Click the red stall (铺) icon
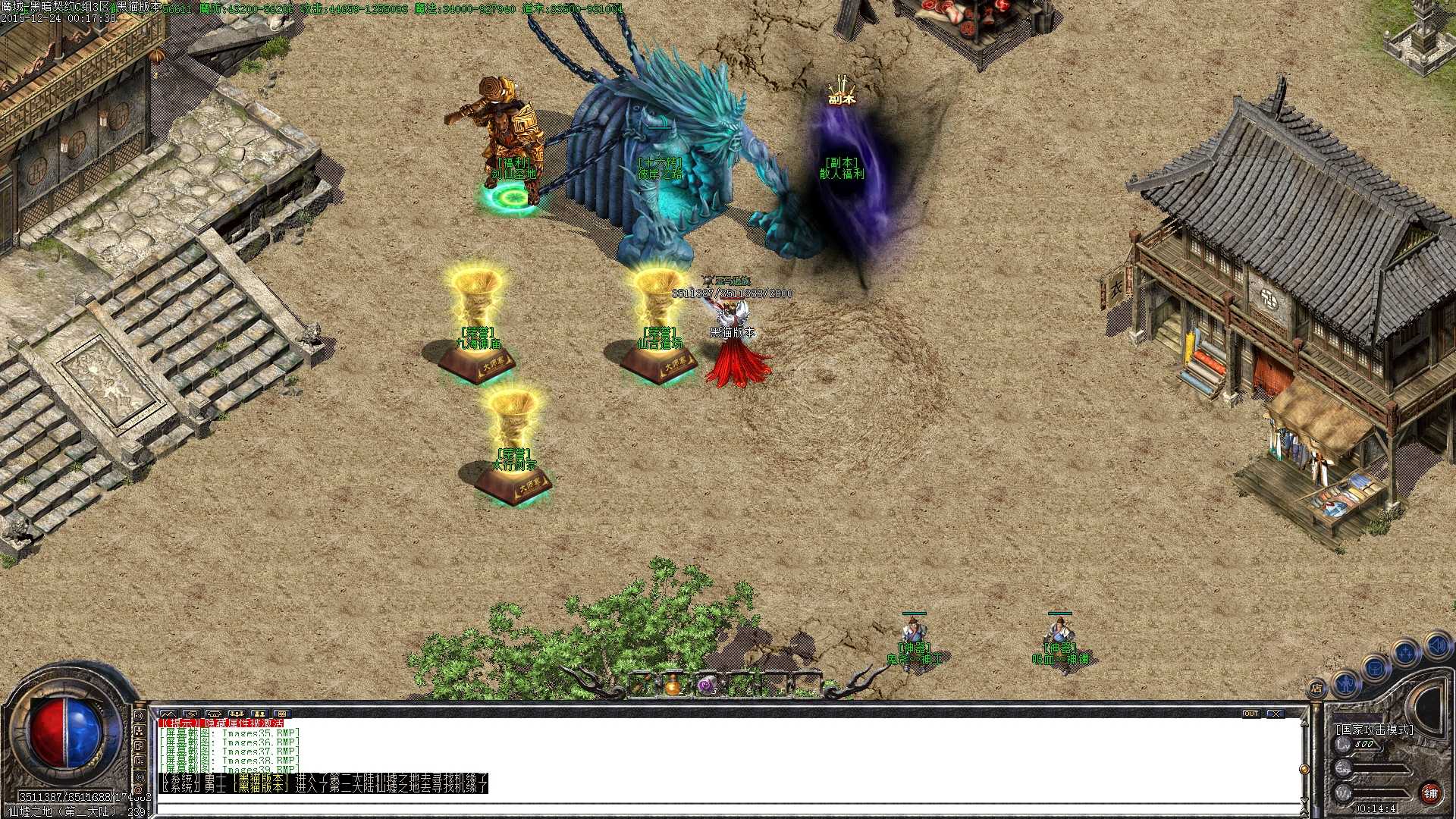1456x819 pixels. (x=1432, y=794)
